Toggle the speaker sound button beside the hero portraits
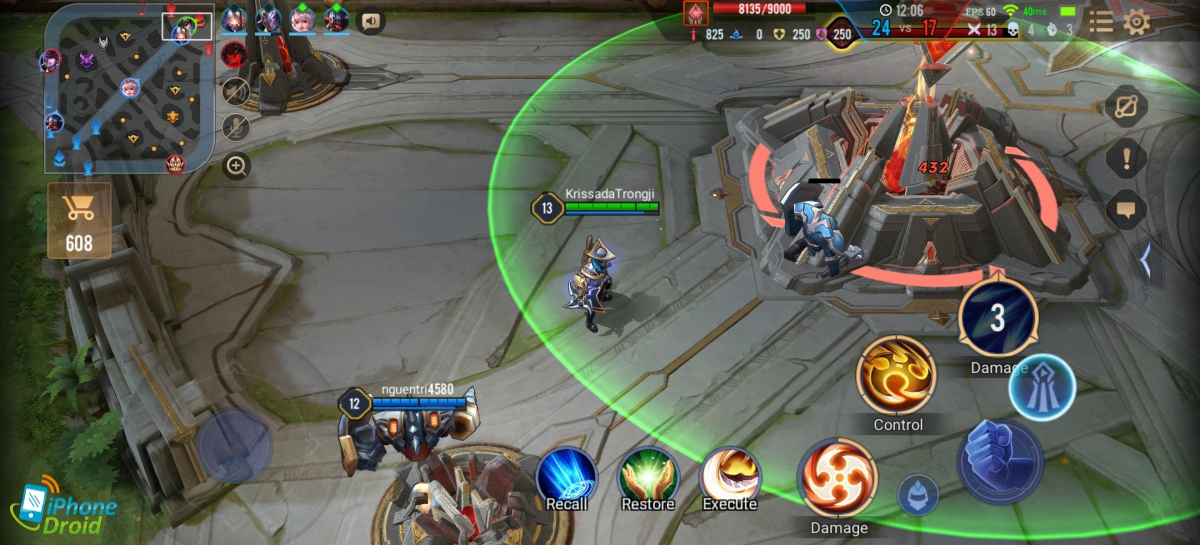Viewport: 1200px width, 545px height. click(371, 20)
